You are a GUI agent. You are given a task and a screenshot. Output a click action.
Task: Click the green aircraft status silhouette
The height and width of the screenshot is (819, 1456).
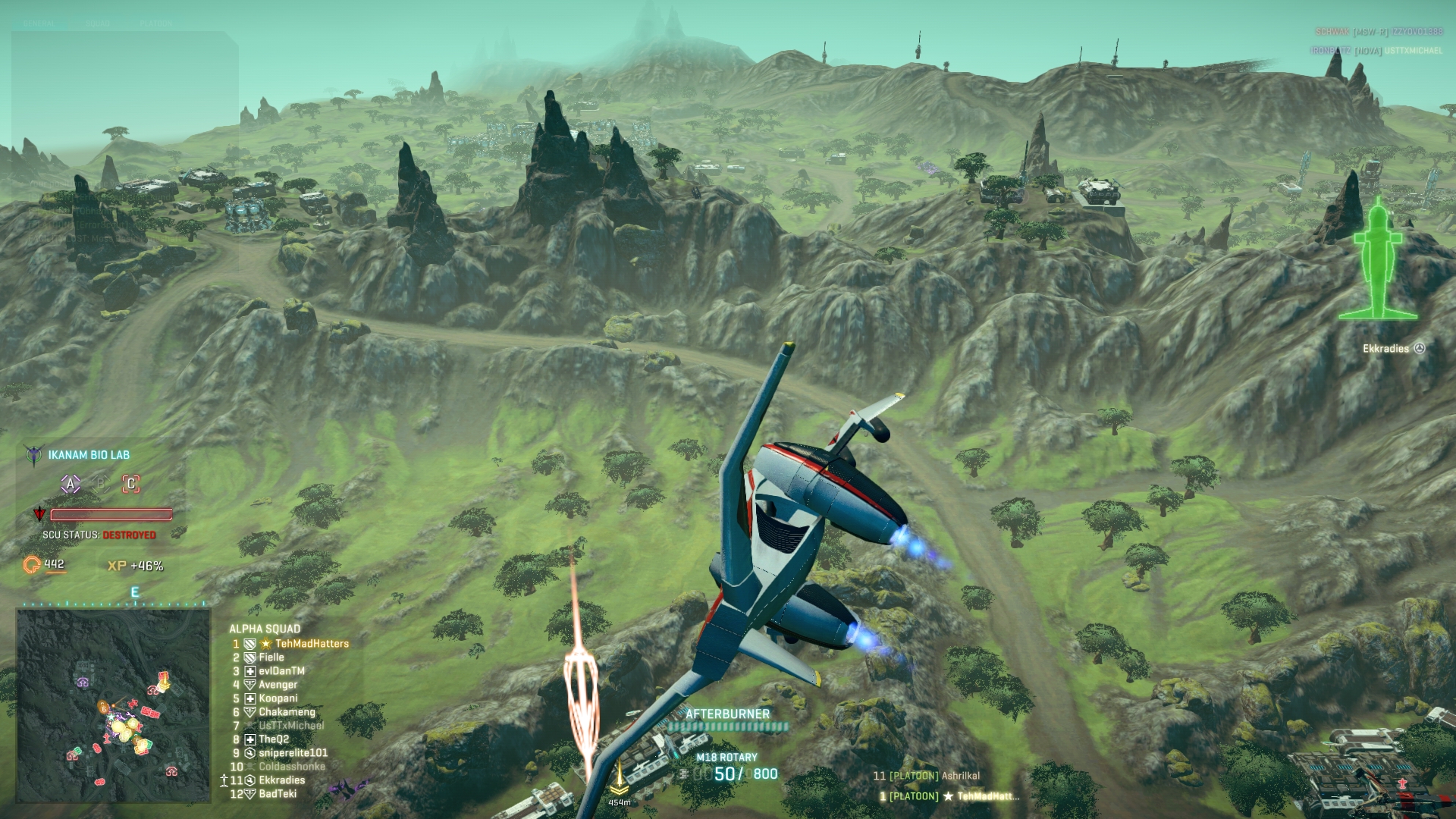pos(1377,260)
